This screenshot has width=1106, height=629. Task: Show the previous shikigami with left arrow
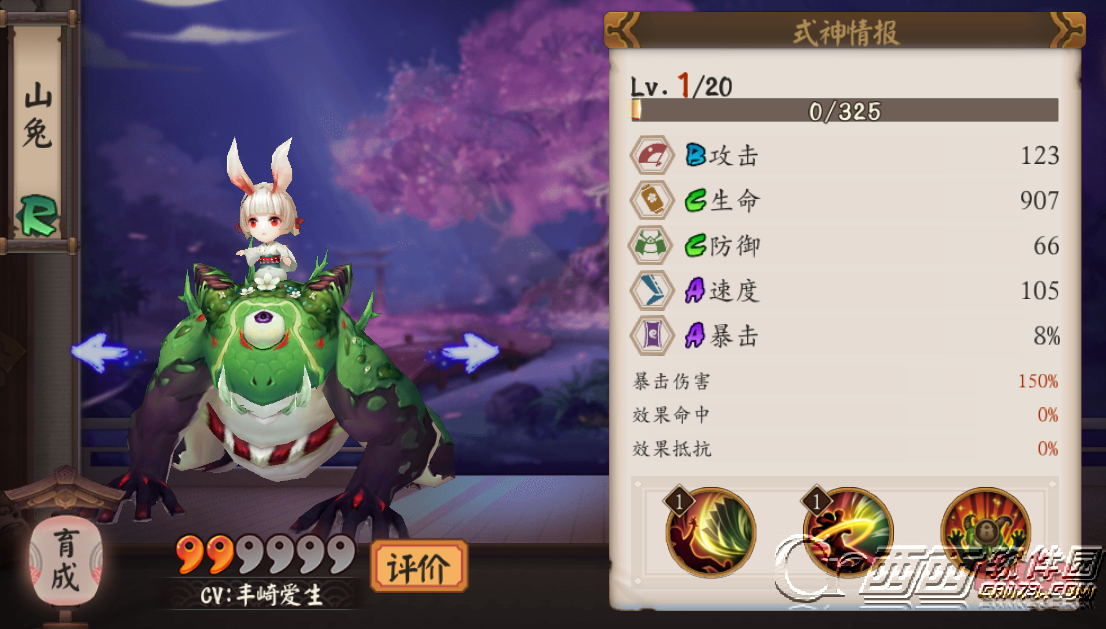click(100, 352)
